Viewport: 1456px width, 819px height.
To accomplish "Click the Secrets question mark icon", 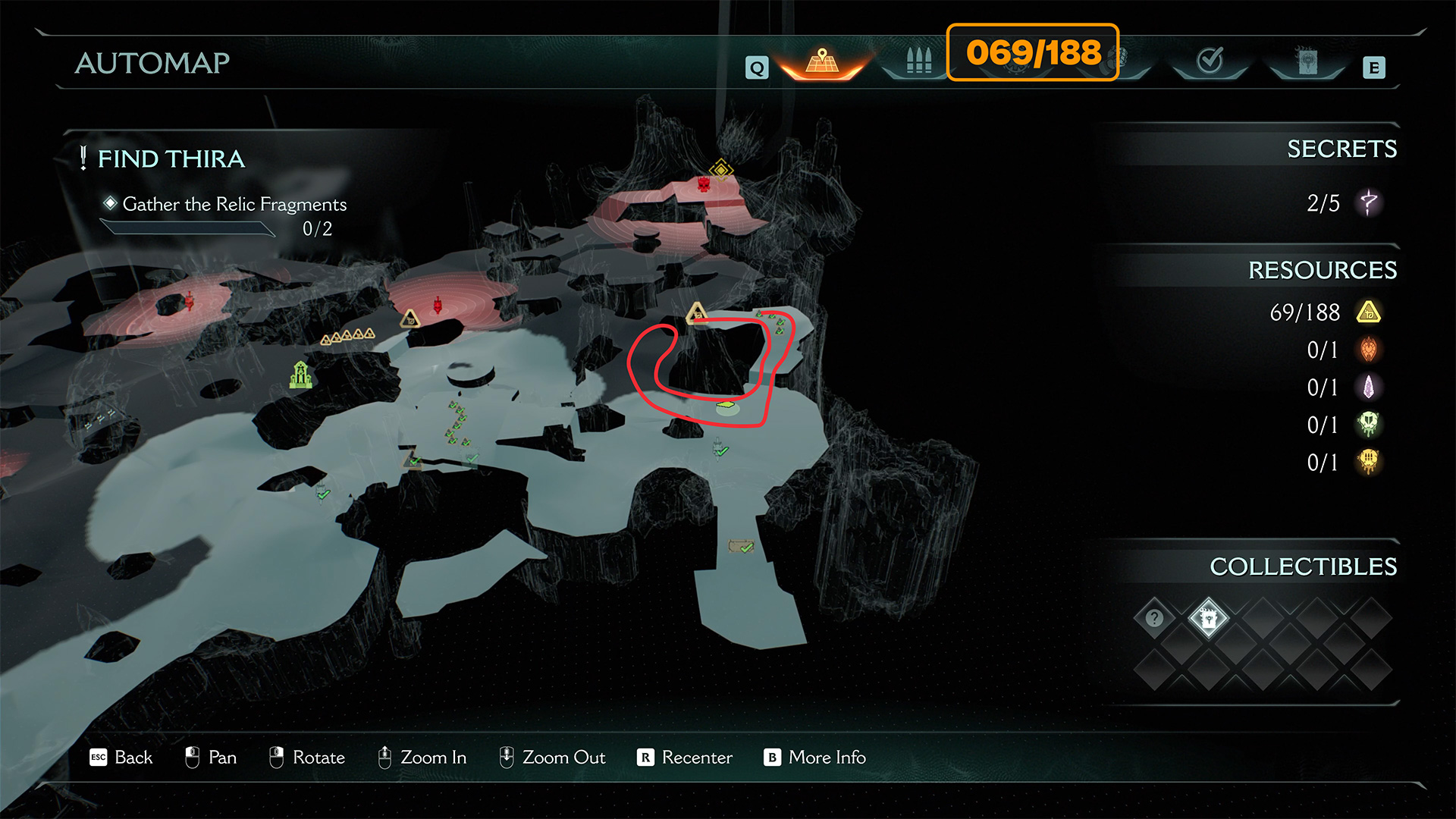I will 1368,202.
